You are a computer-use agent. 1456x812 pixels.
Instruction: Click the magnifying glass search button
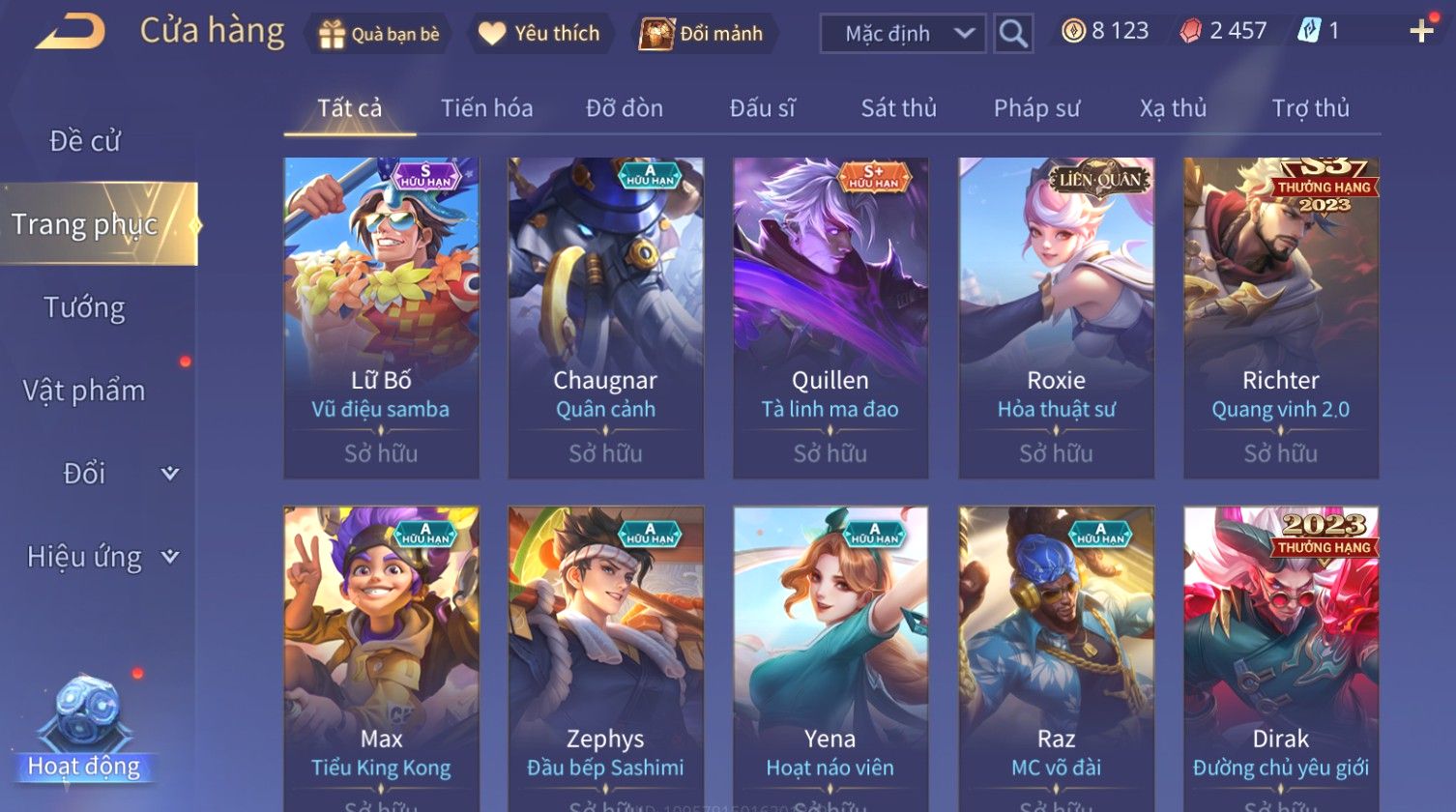click(x=1013, y=34)
